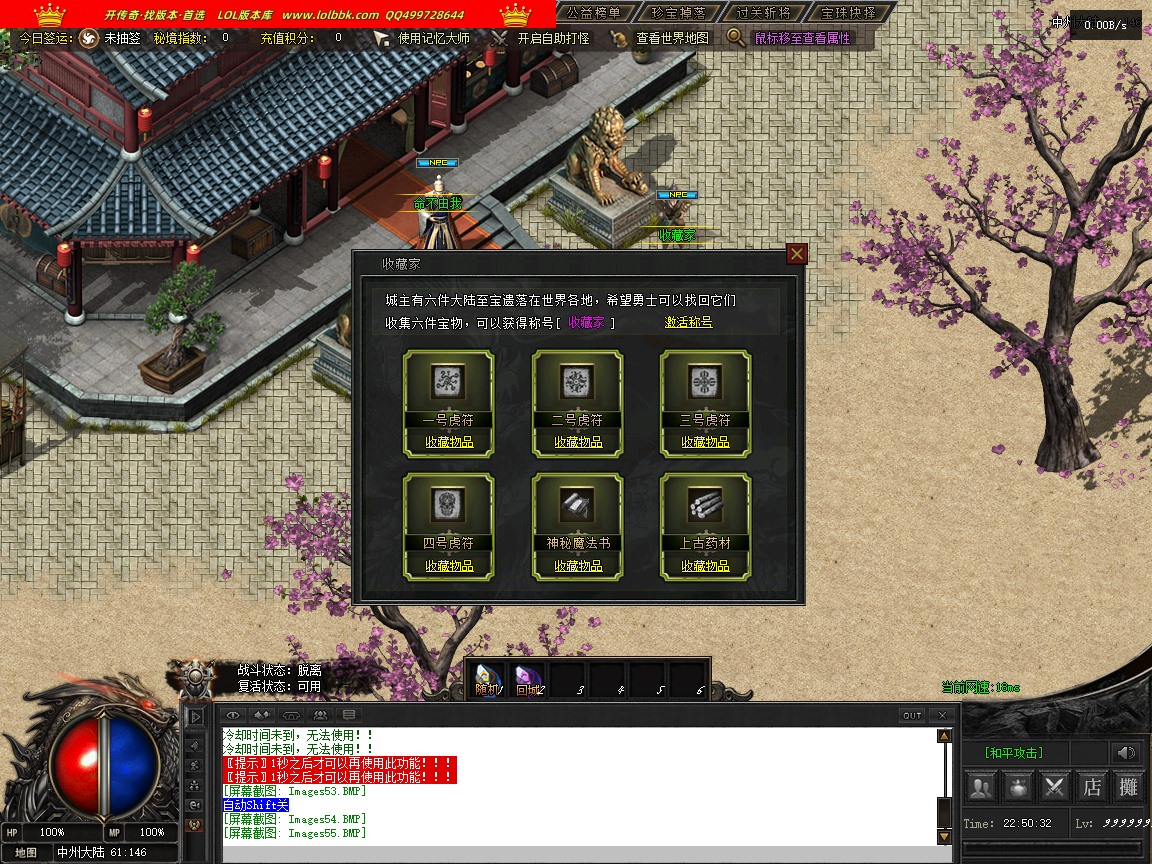Close the 收藏家 collector dialog
The height and width of the screenshot is (864, 1152).
tap(797, 254)
